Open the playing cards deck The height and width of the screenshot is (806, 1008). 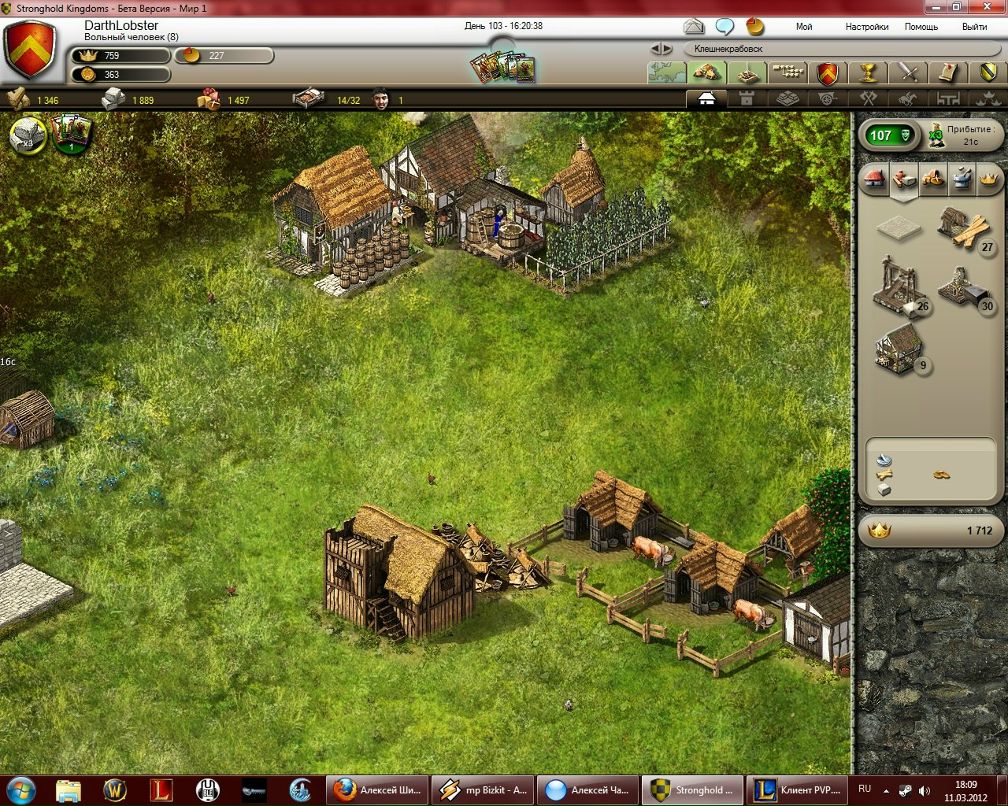(504, 67)
